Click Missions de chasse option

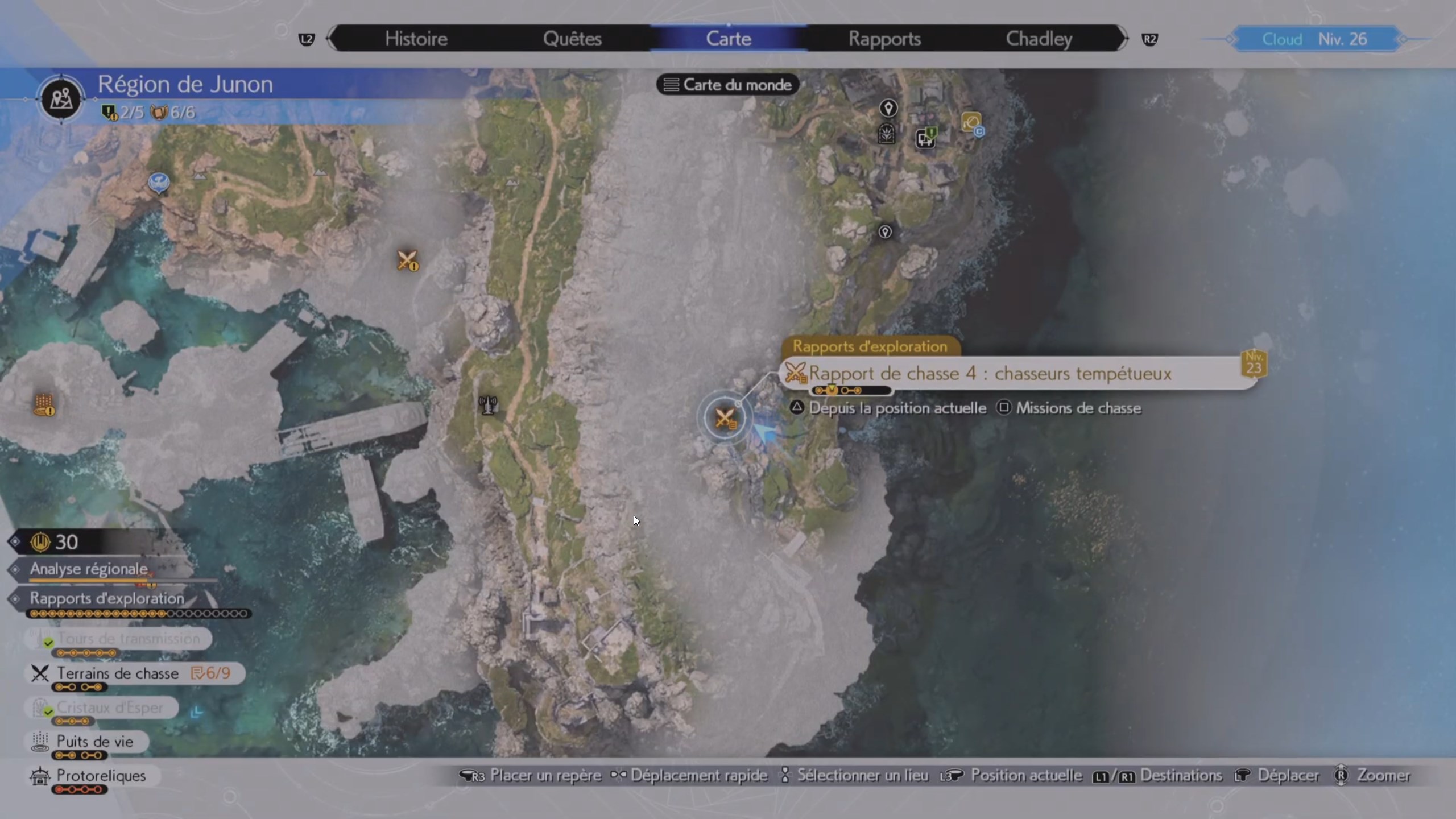(x=1079, y=408)
